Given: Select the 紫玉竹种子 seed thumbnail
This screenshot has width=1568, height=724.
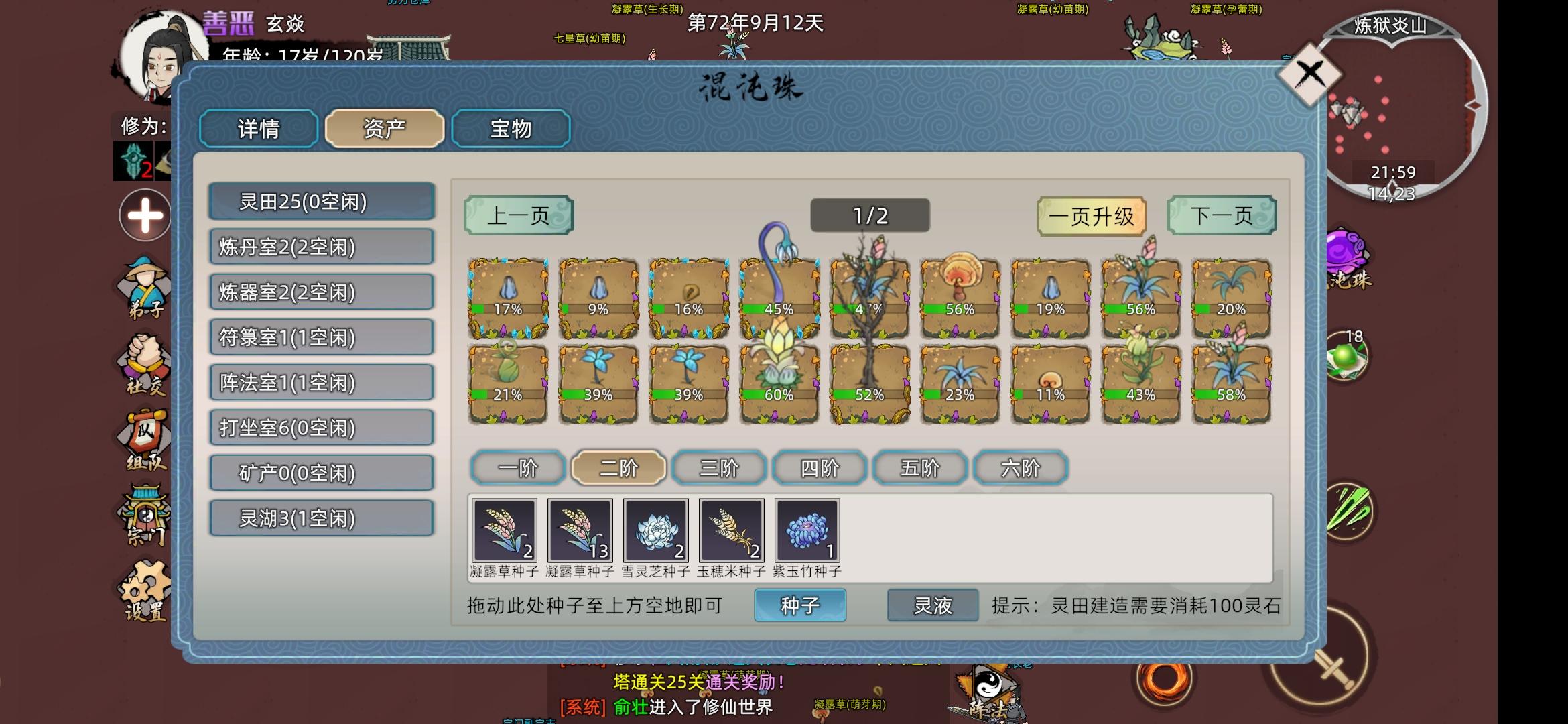Looking at the screenshot, I should coord(806,531).
